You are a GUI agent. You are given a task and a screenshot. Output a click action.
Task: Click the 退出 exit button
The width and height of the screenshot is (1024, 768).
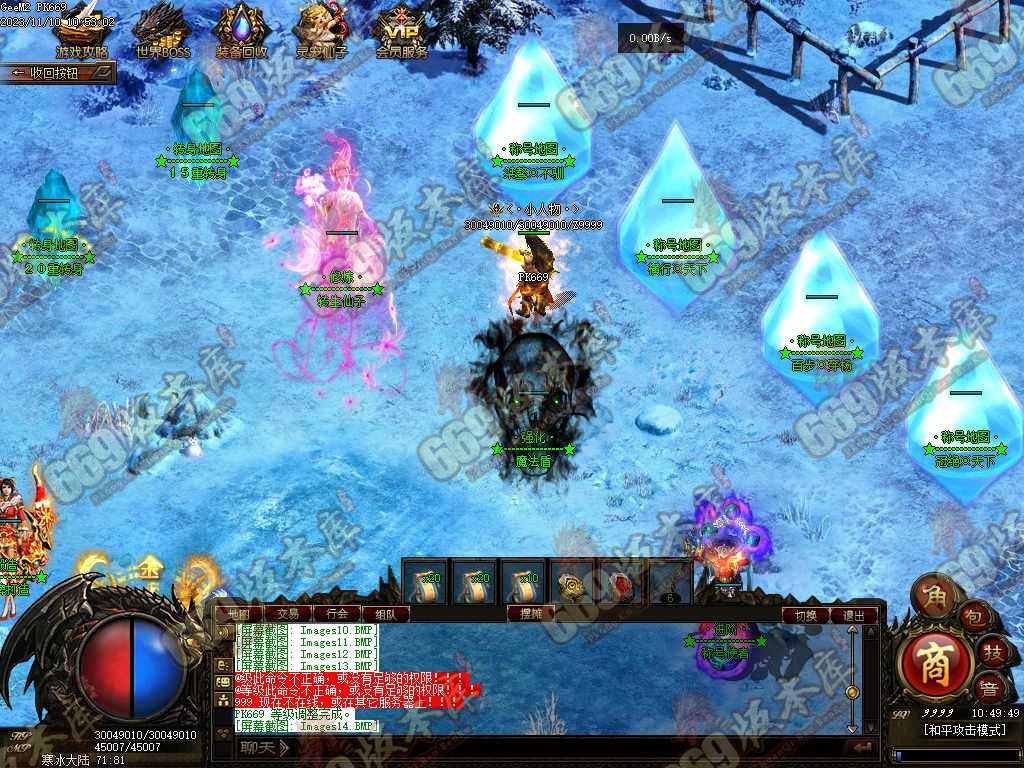pos(854,616)
